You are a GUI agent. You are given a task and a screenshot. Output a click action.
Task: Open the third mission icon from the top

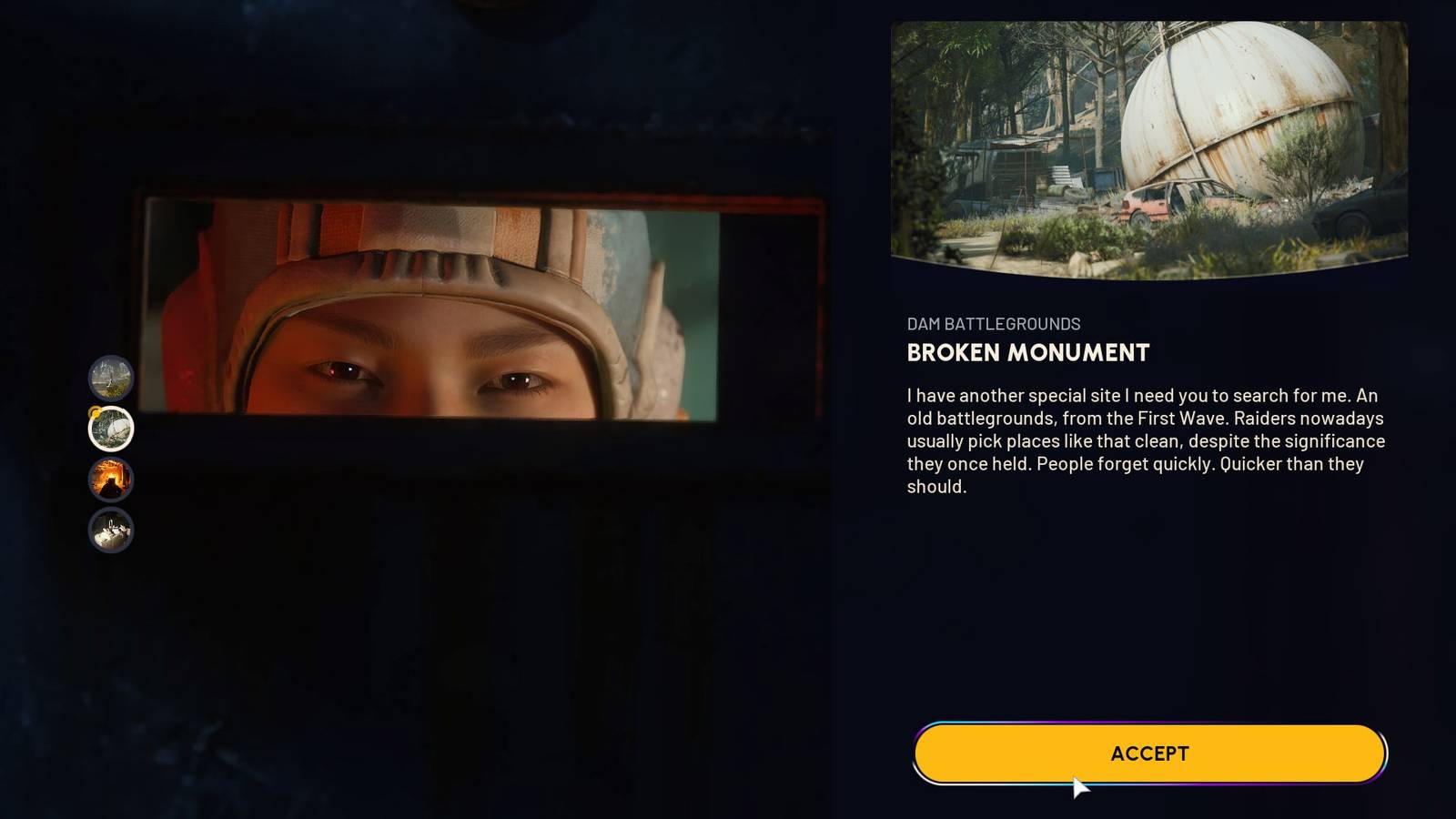(111, 480)
